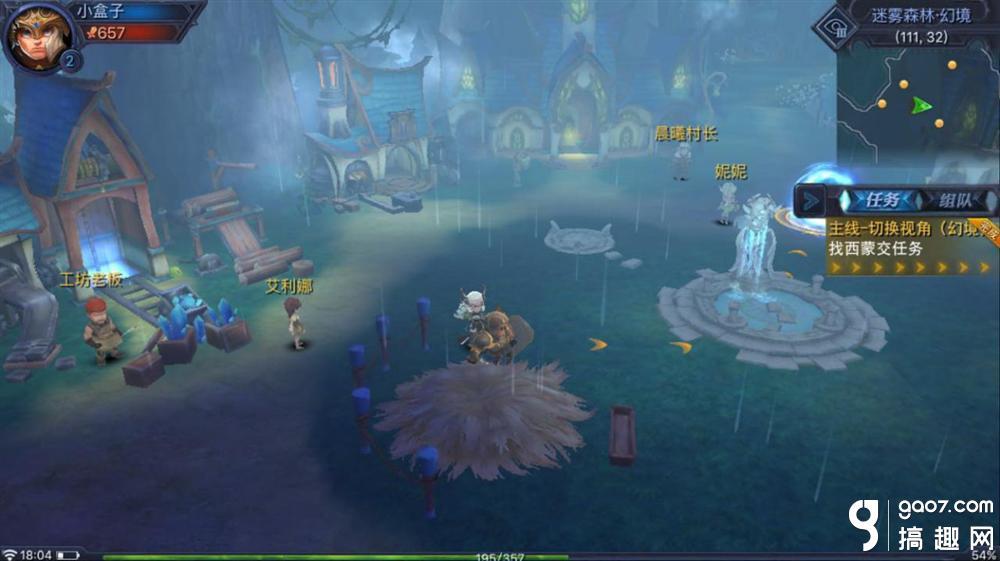Screen dimensions: 1000x561
Task: Switch to the 组队 team tab
Action: (x=952, y=200)
